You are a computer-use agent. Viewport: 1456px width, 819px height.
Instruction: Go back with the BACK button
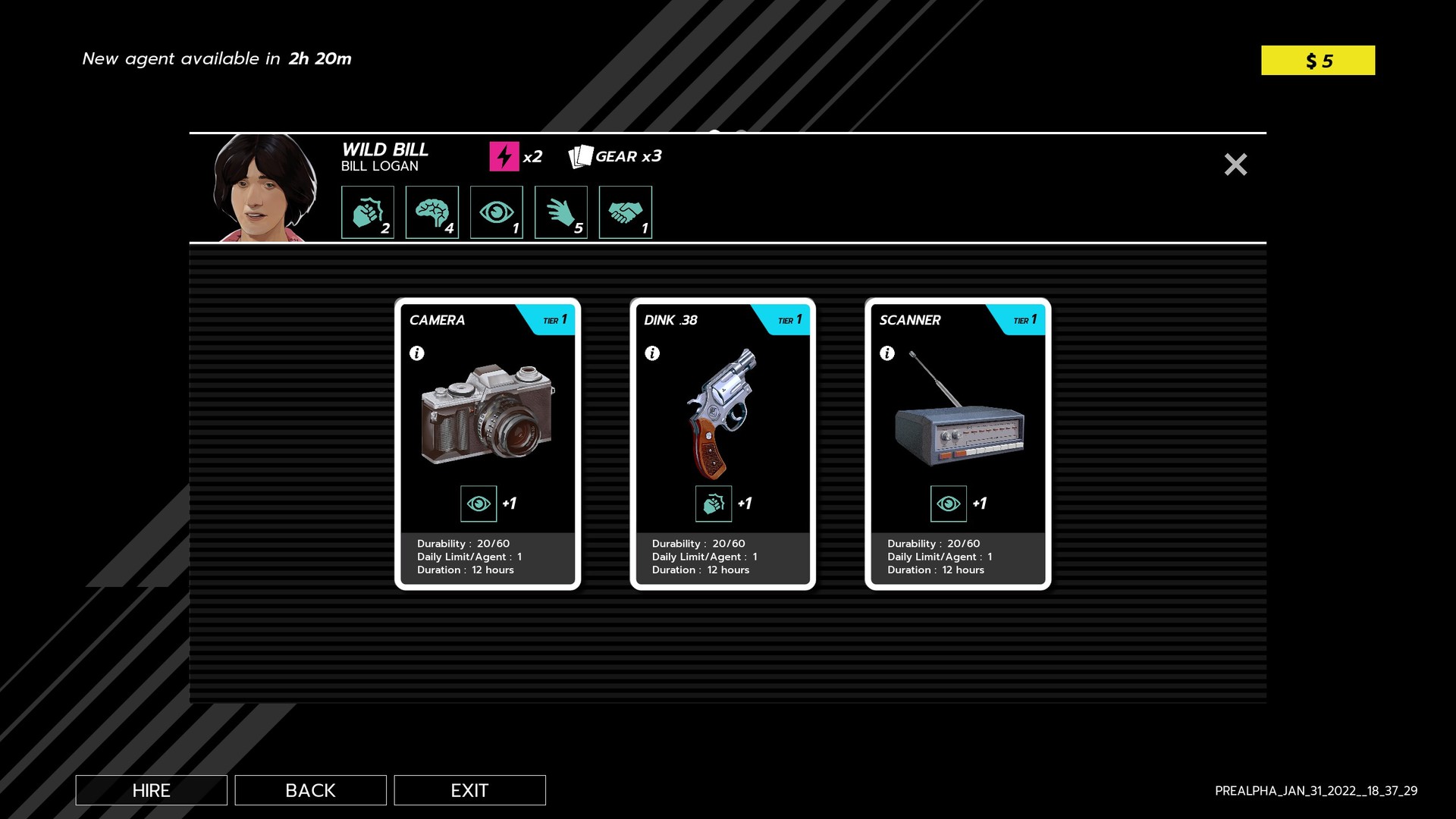point(310,790)
